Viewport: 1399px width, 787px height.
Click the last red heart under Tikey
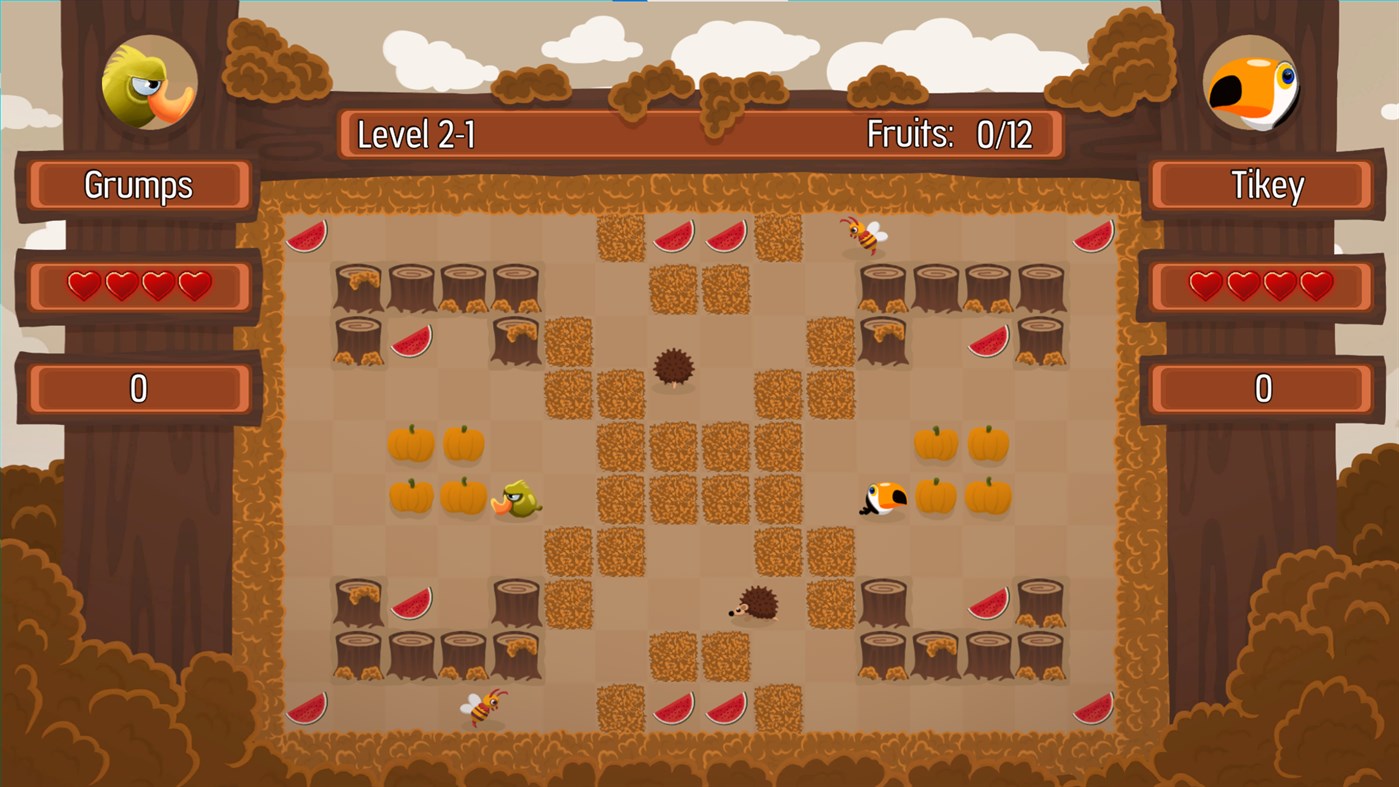click(x=1317, y=284)
